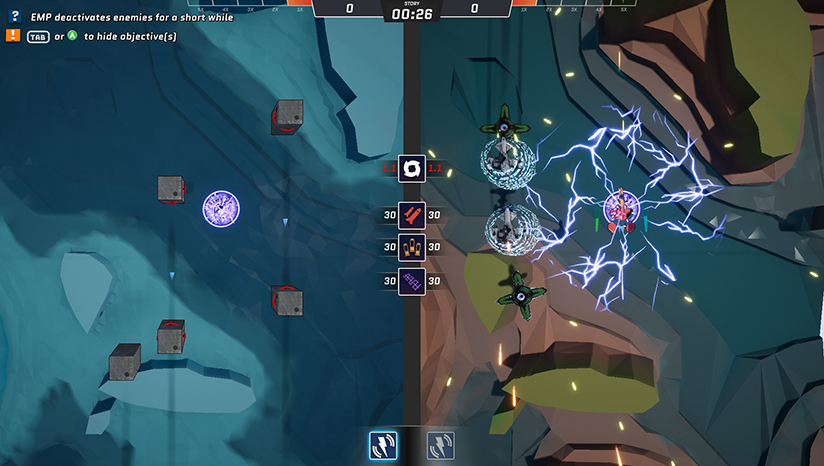Click the orange exclamation objective icon
Image resolution: width=824 pixels, height=466 pixels.
click(14, 35)
